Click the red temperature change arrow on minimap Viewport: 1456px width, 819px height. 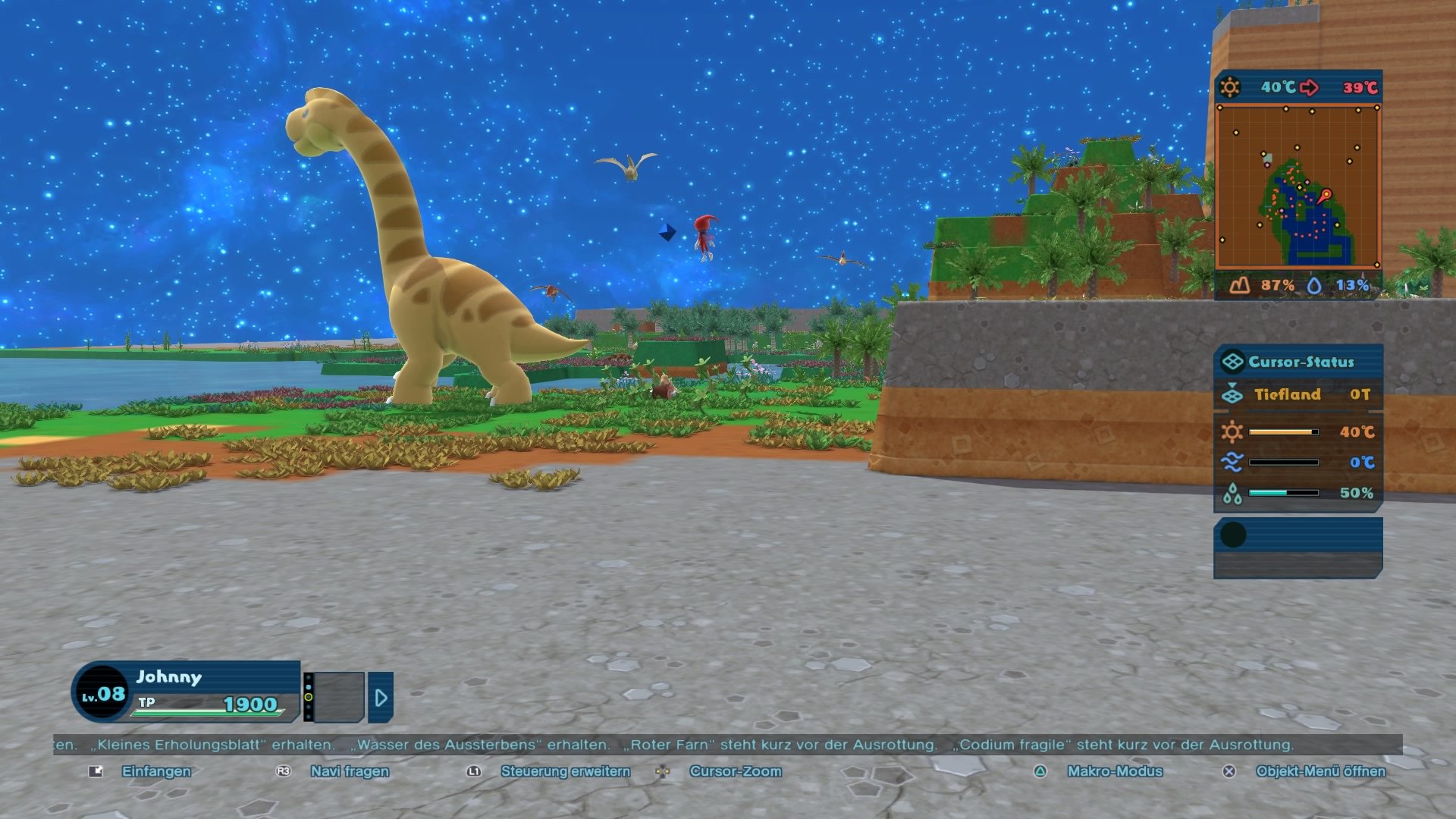click(1310, 87)
